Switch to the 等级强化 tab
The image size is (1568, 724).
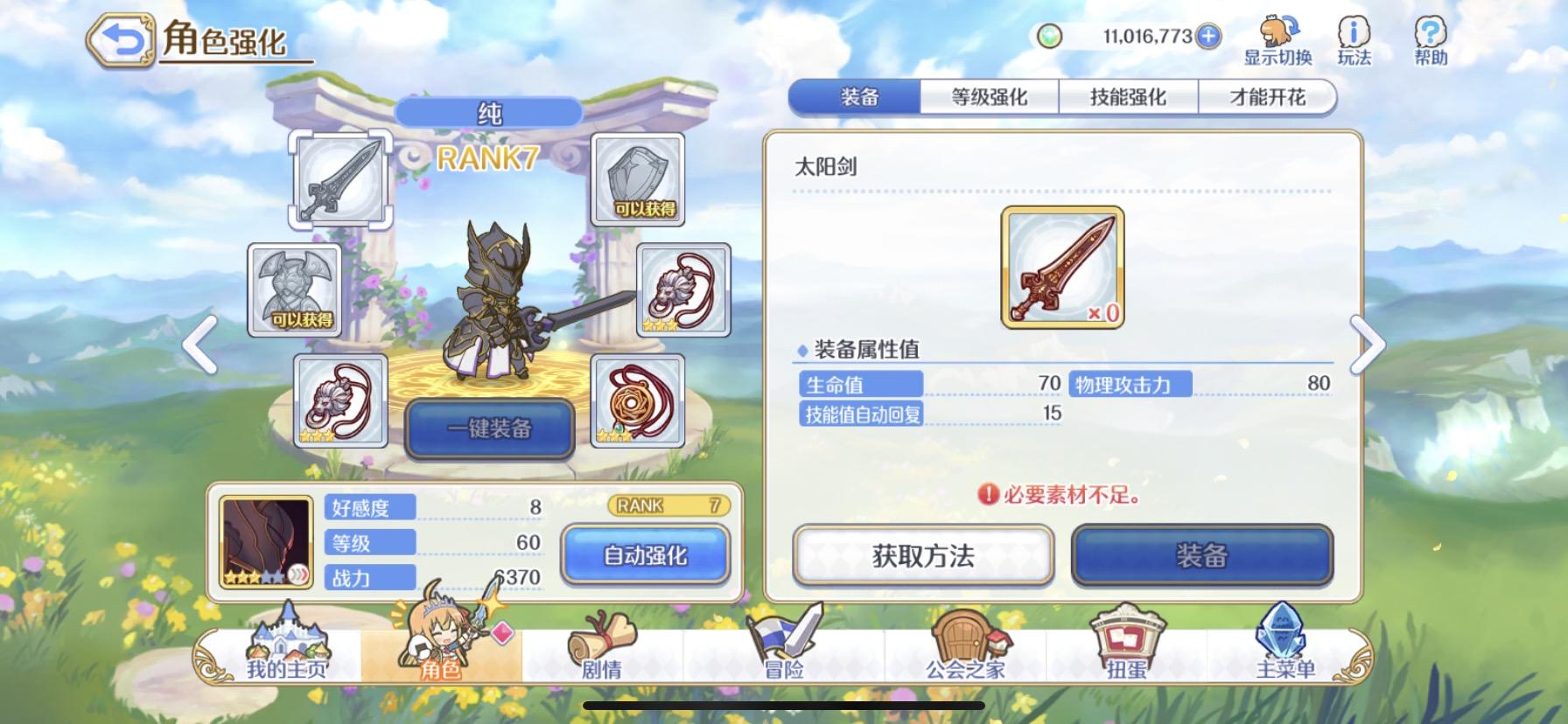pyautogui.click(x=990, y=96)
